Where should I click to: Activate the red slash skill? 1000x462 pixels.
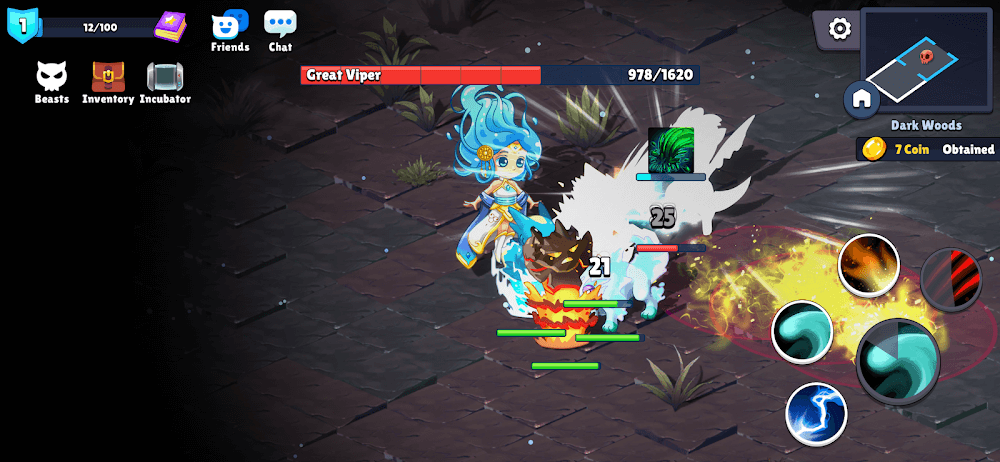pos(951,279)
